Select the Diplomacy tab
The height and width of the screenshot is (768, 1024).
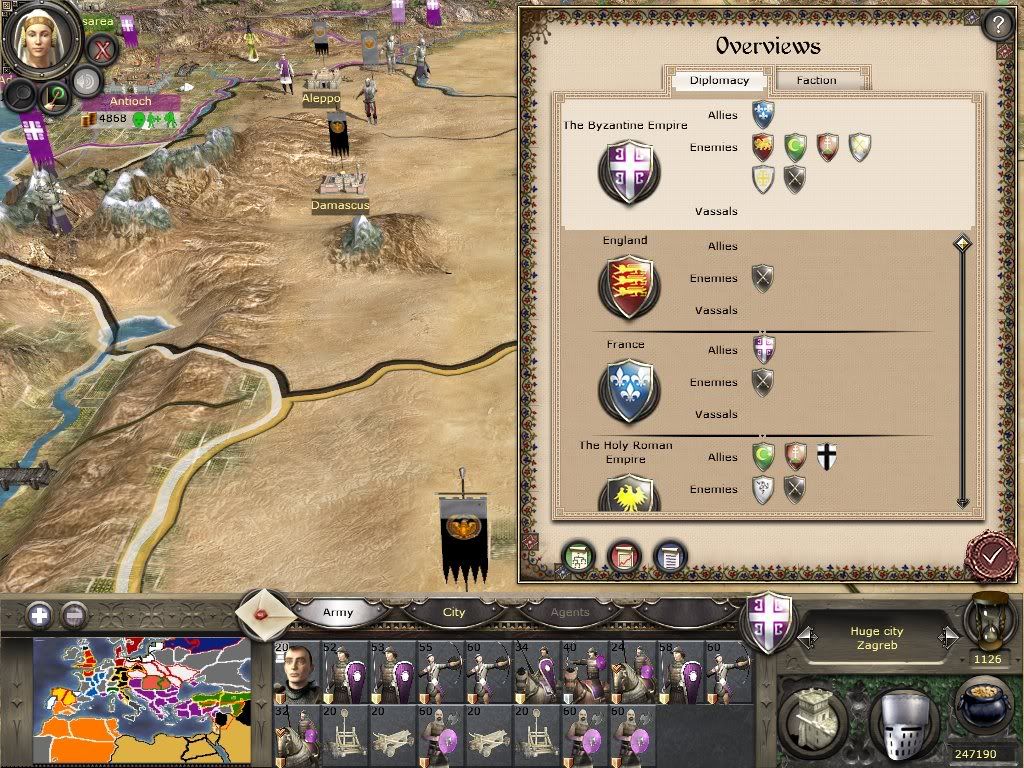(x=719, y=80)
